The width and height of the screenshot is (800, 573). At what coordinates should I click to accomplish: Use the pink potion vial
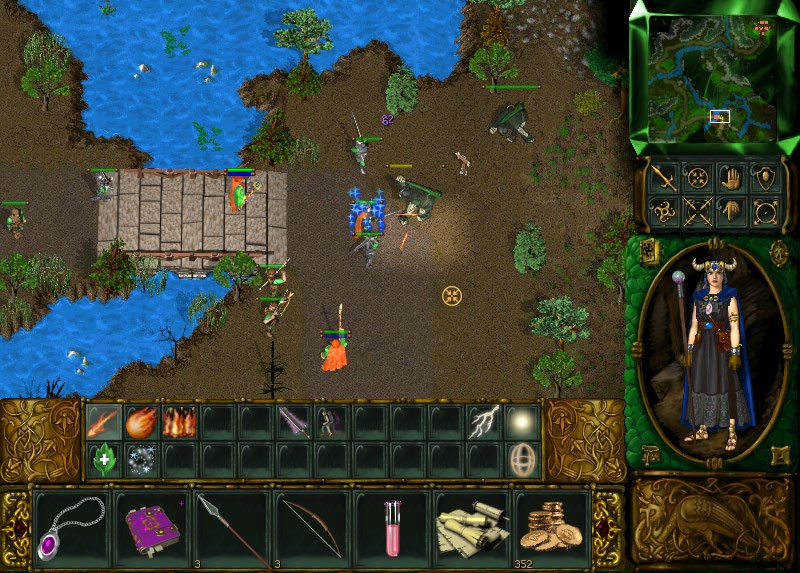pos(390,528)
